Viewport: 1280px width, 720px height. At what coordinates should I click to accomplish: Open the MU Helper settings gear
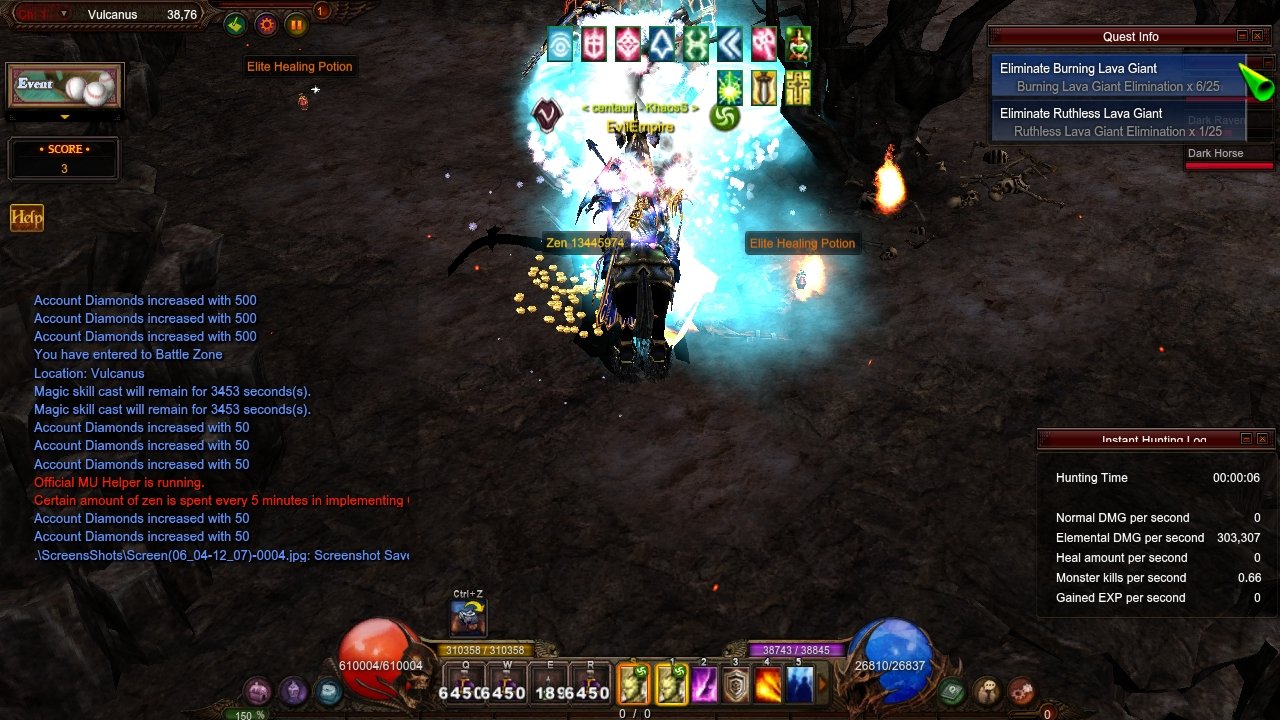click(266, 25)
